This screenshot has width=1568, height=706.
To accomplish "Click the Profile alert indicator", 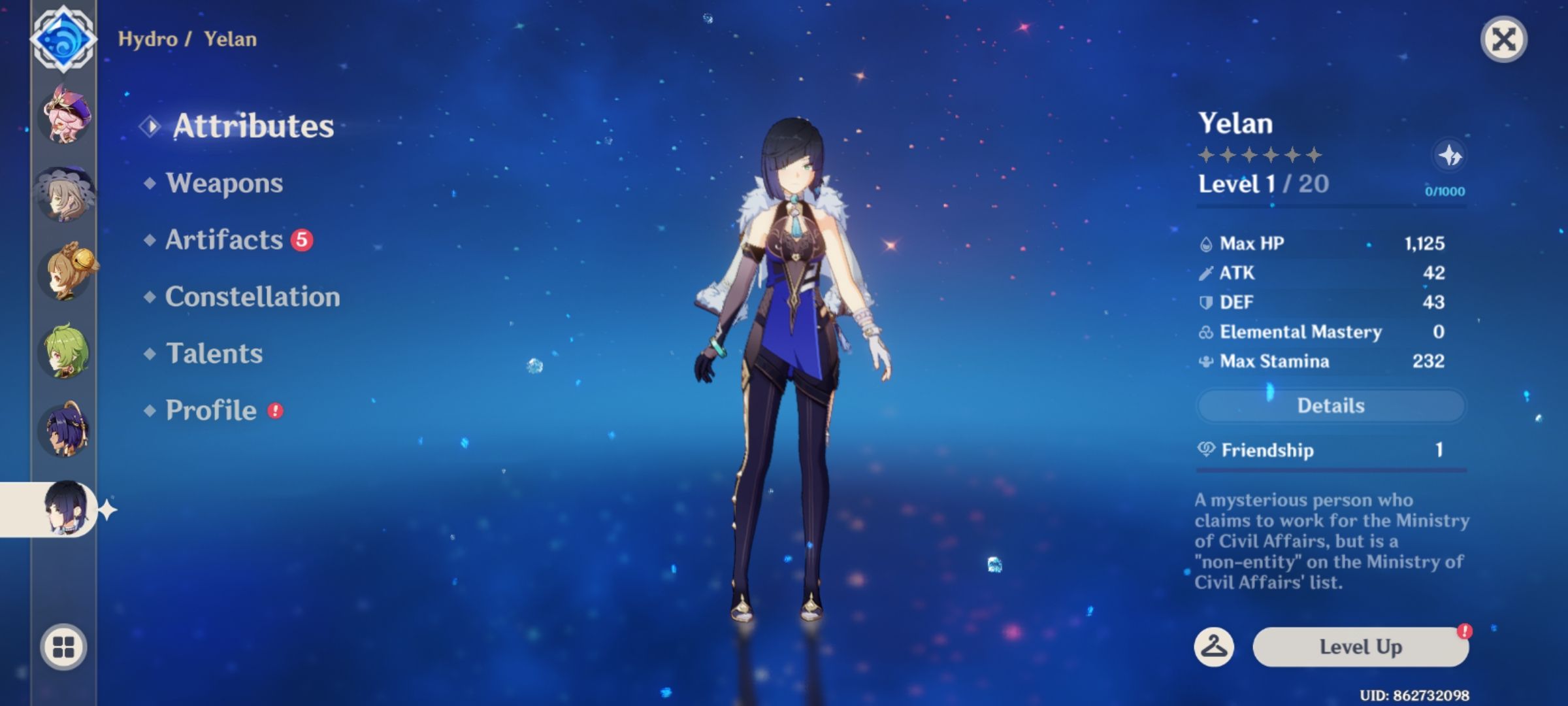I will pyautogui.click(x=276, y=409).
